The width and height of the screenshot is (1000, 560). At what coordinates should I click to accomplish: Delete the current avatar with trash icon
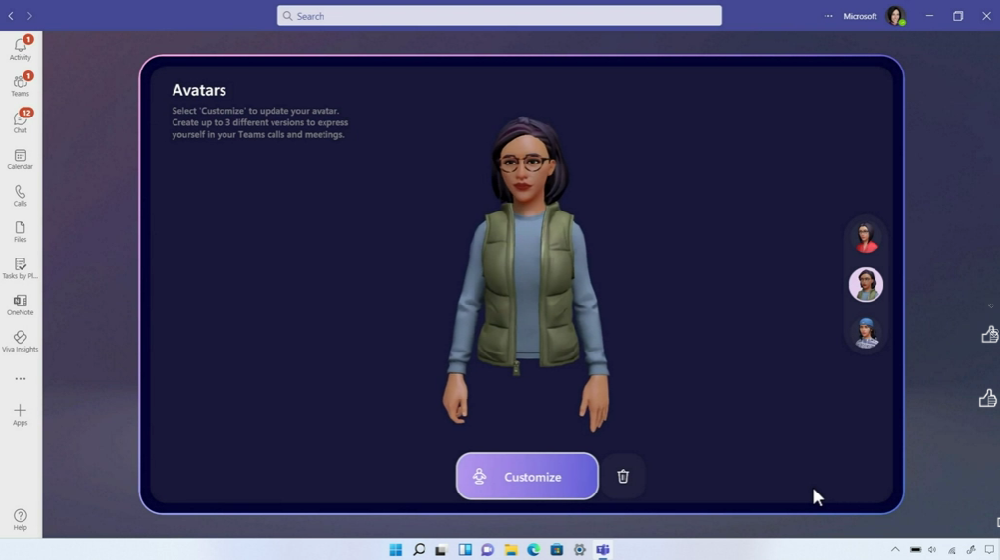pos(623,477)
